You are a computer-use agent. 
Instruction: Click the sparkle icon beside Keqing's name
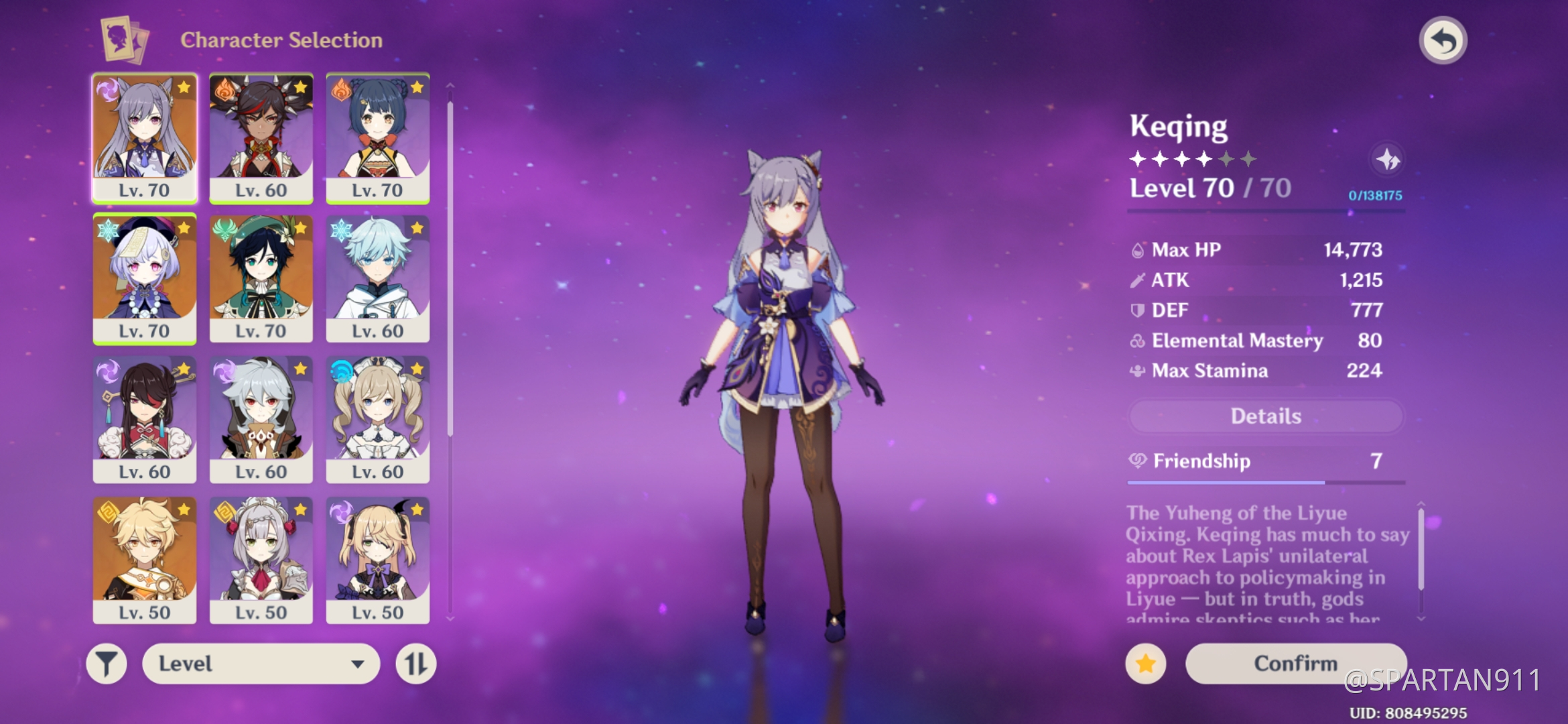click(1387, 160)
